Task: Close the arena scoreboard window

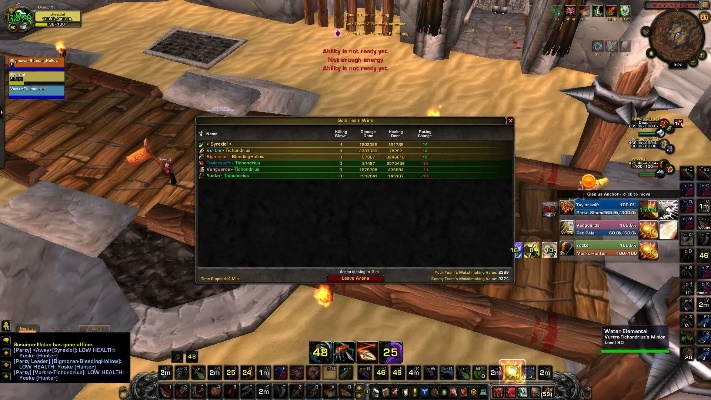Action: point(509,121)
